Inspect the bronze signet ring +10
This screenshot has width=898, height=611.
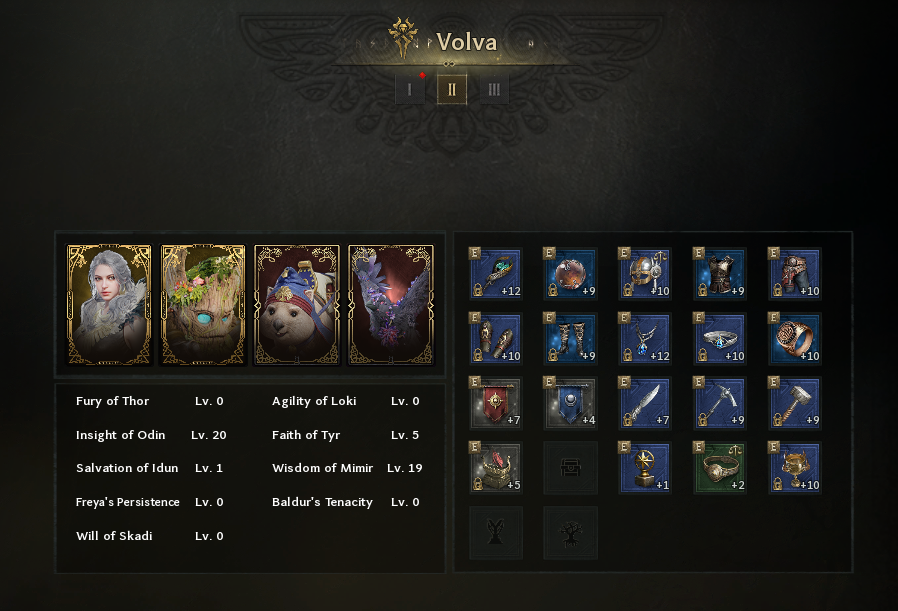pos(794,338)
